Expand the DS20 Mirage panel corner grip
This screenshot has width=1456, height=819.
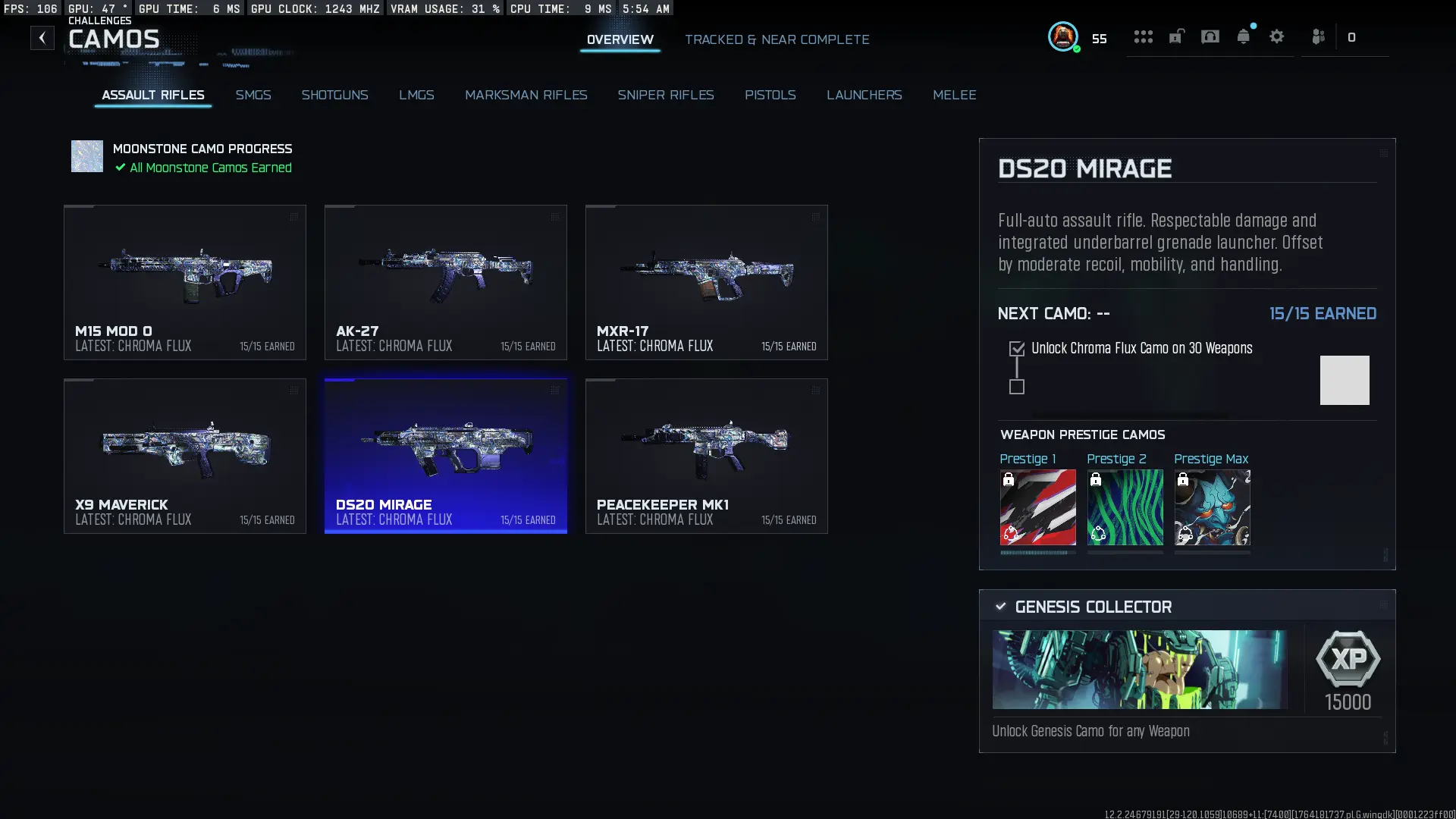coord(1384,152)
